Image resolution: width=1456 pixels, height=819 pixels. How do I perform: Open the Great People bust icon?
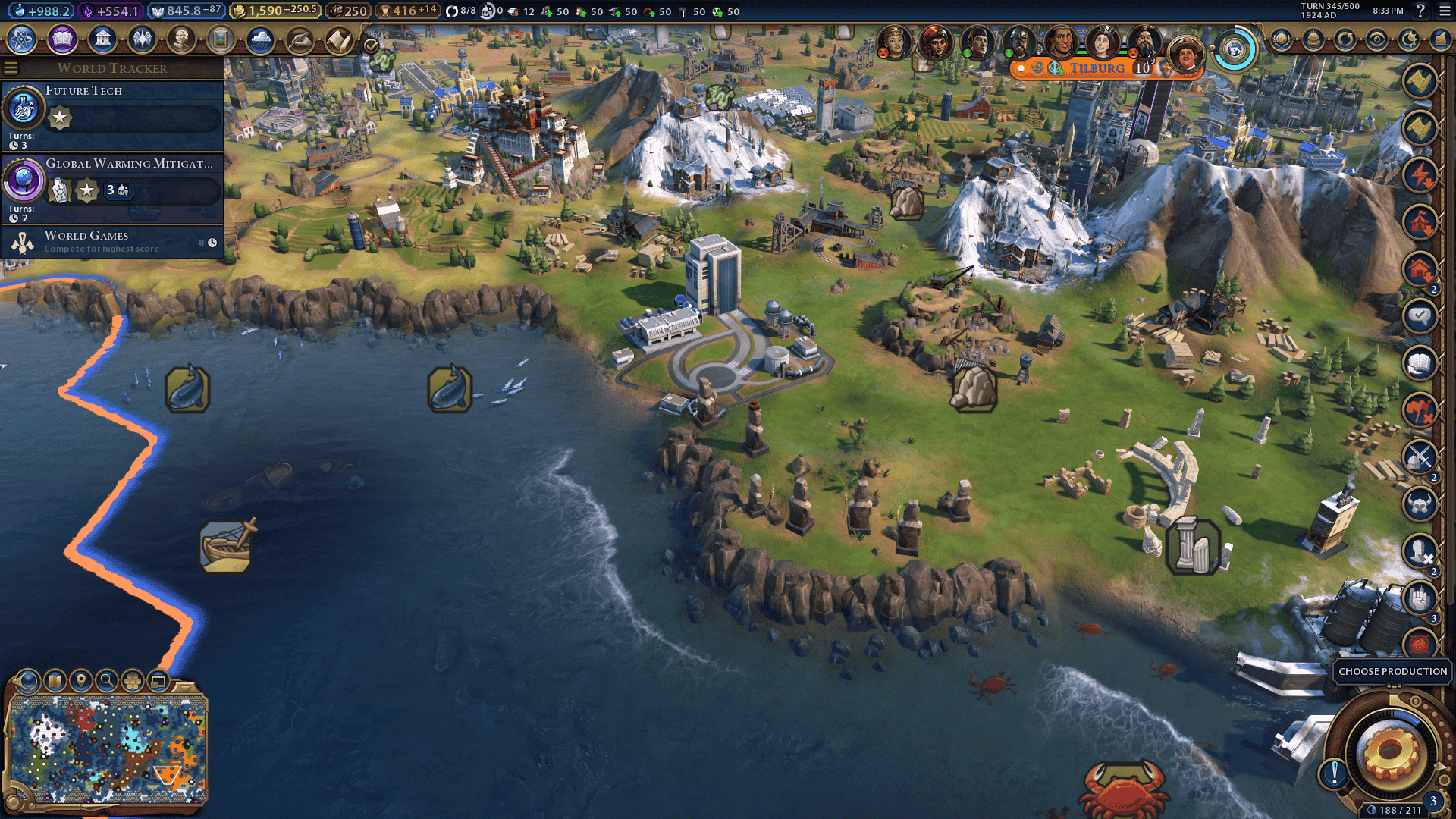pyautogui.click(x=181, y=39)
